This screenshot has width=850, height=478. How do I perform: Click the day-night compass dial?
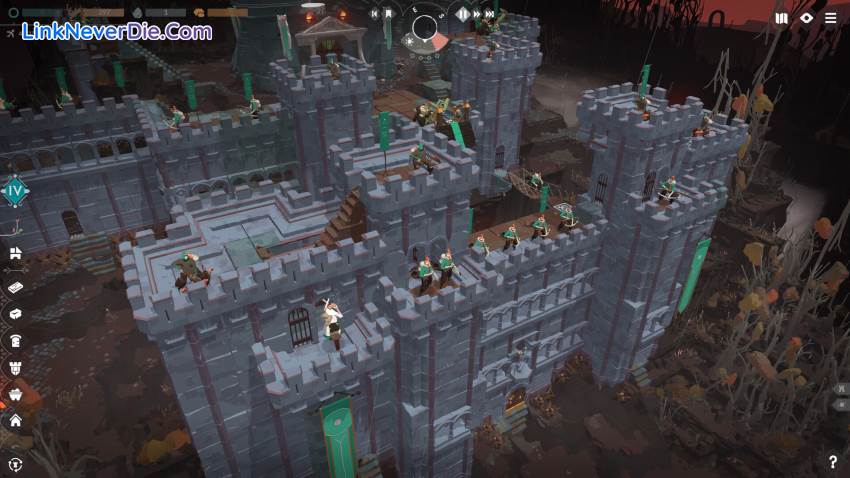[426, 28]
